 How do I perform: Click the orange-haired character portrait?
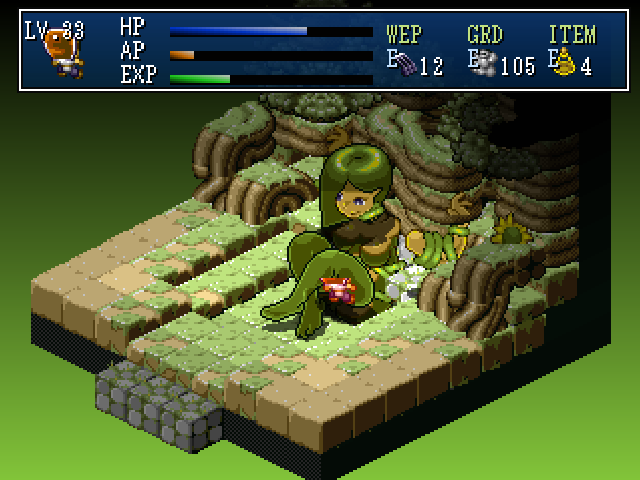point(65,52)
